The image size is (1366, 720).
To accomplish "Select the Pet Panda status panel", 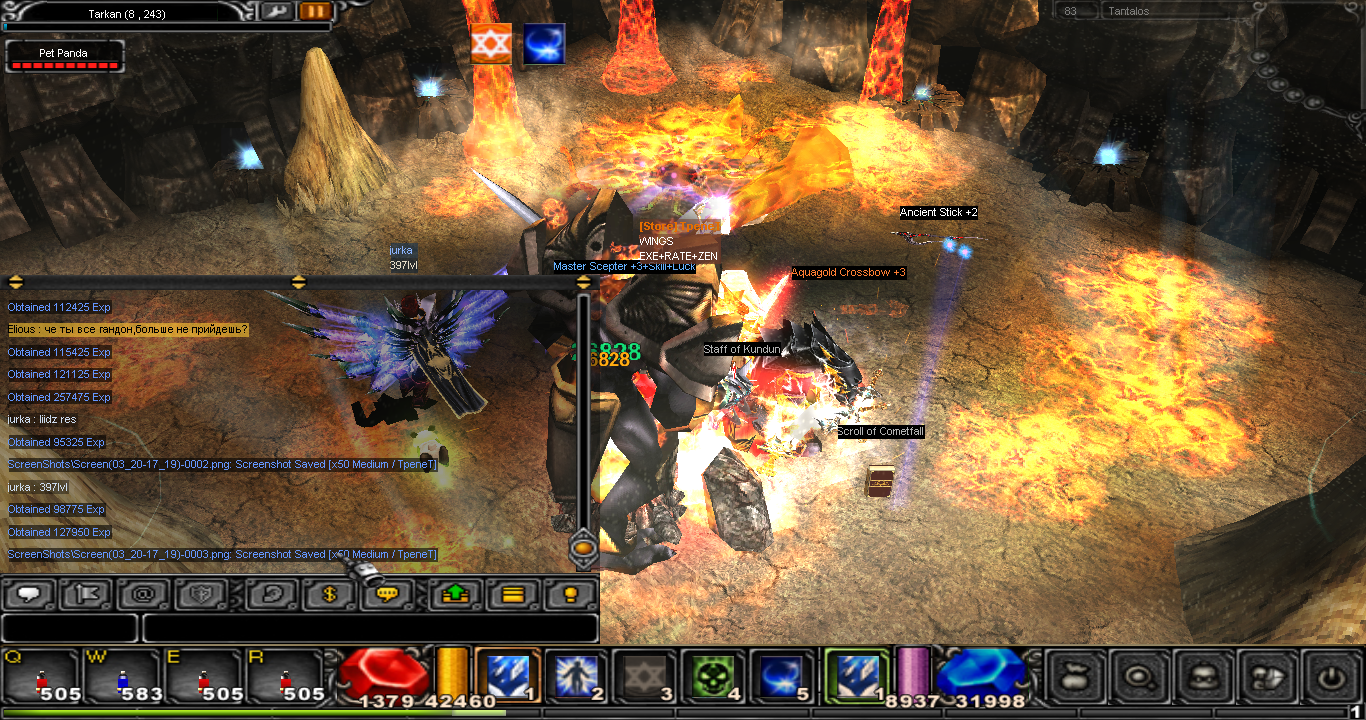I will [65, 56].
